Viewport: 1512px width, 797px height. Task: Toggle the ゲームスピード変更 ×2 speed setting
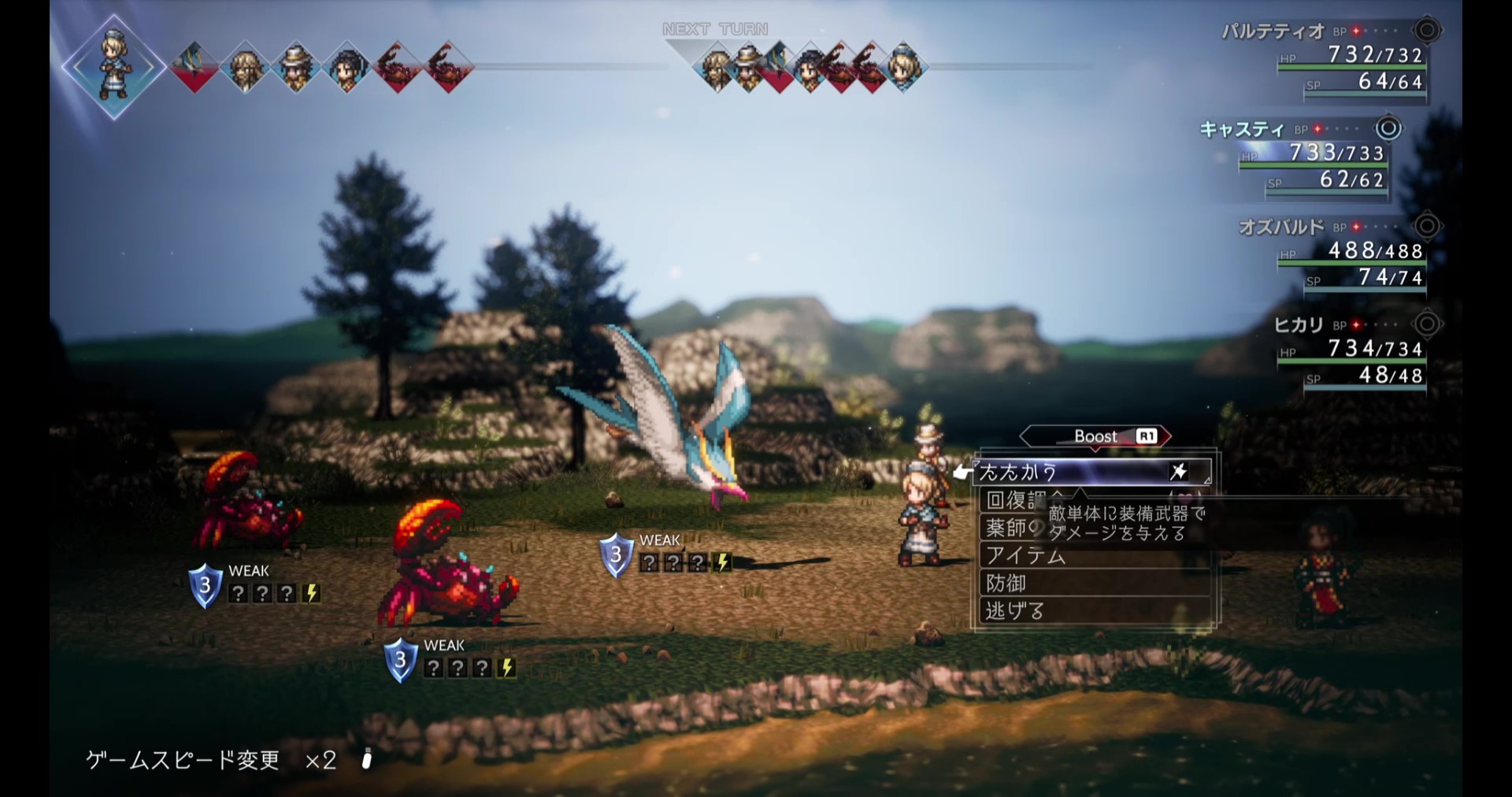click(x=213, y=760)
